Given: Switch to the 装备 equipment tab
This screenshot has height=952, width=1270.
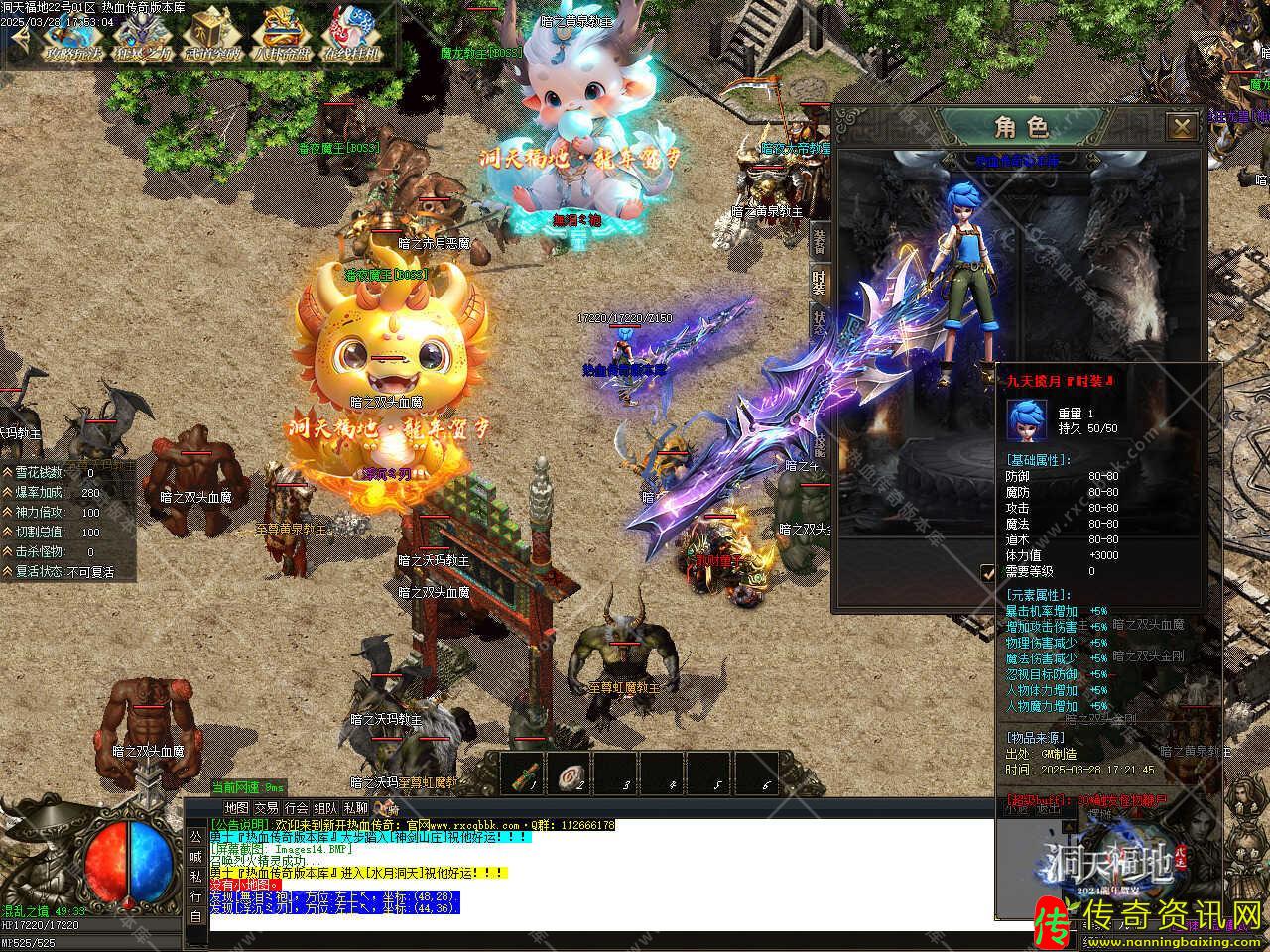Looking at the screenshot, I should click(x=819, y=238).
